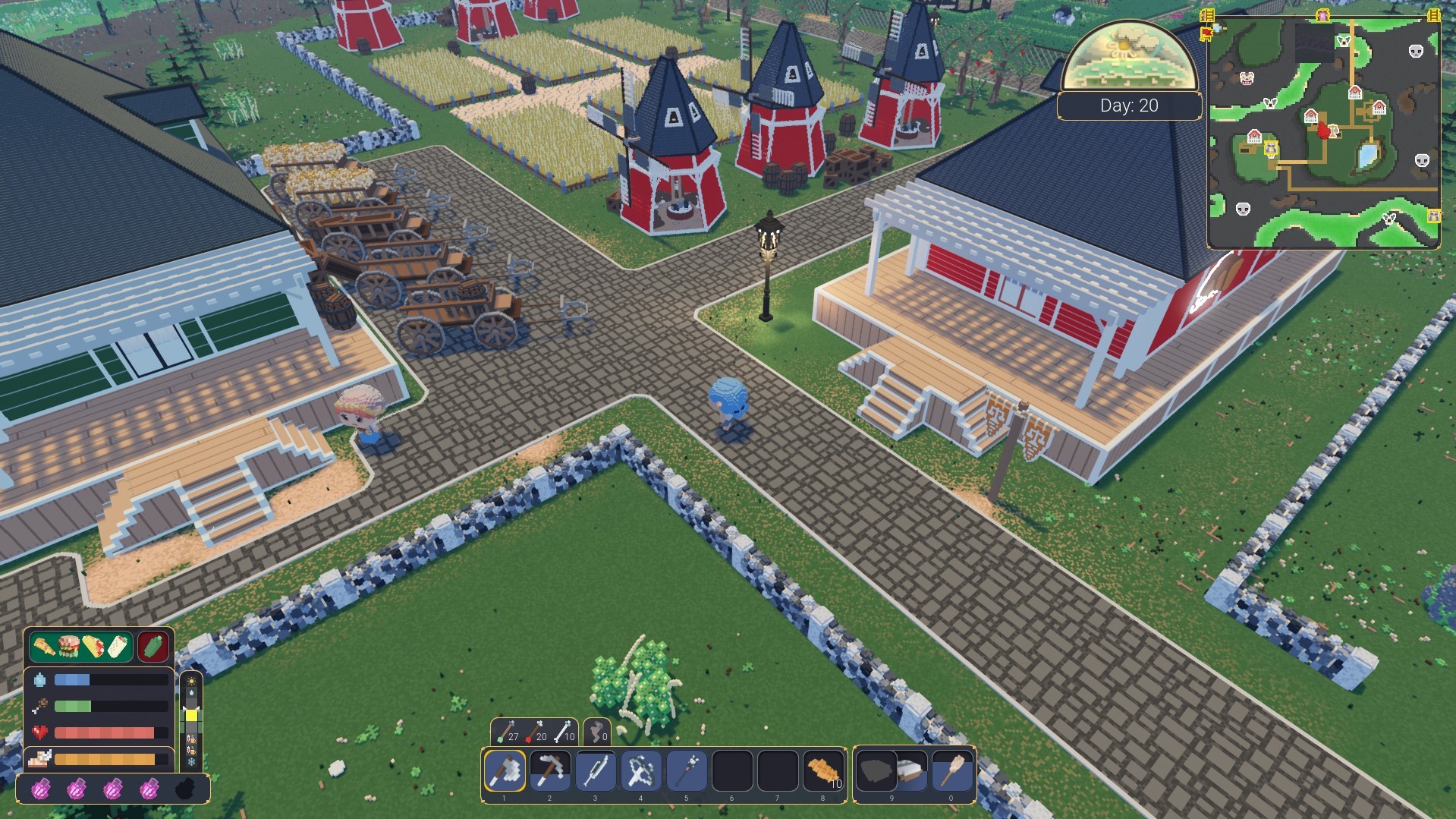Toggle the sun icon atop the weather gauge

[191, 681]
